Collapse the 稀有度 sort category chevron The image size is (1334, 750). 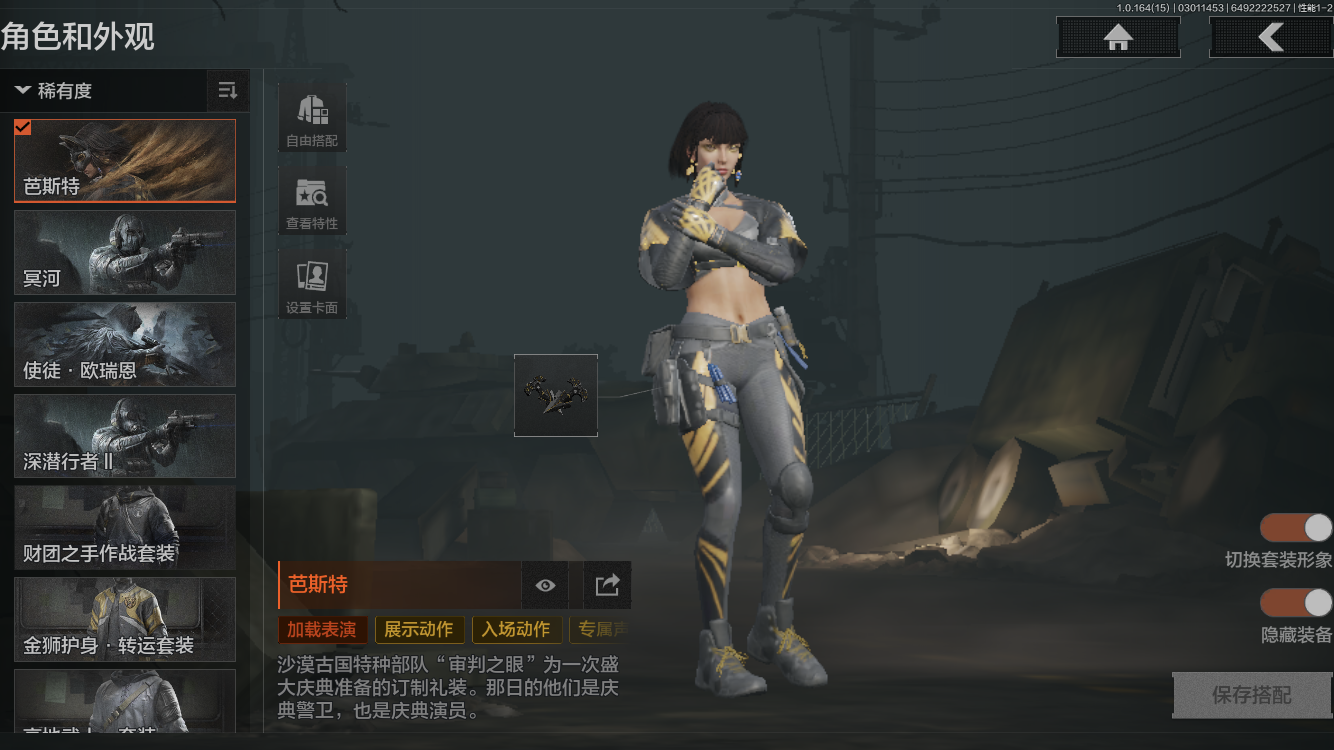point(23,91)
